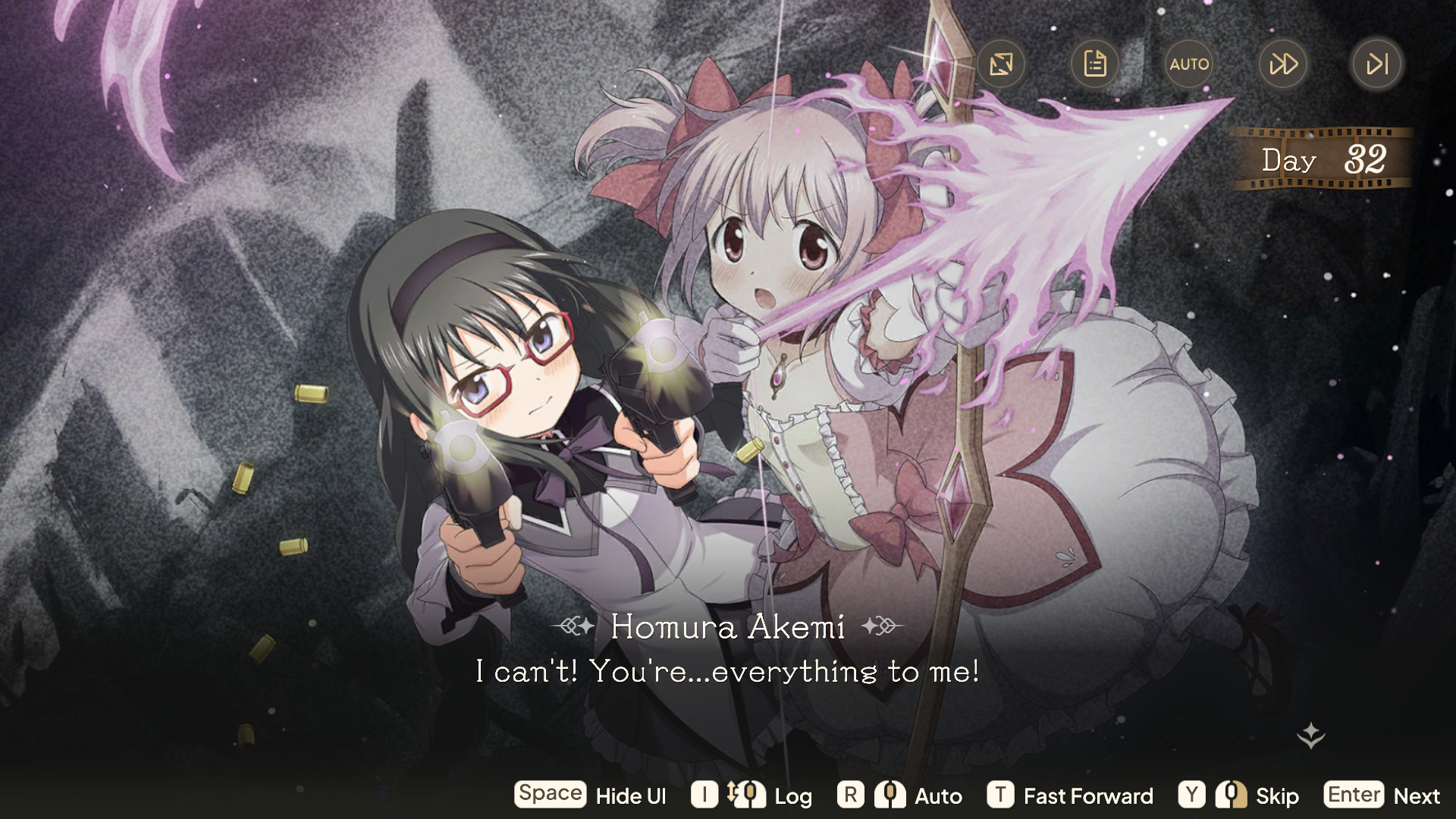Toggle AUTO play mode
The height and width of the screenshot is (819, 1456).
click(1189, 64)
